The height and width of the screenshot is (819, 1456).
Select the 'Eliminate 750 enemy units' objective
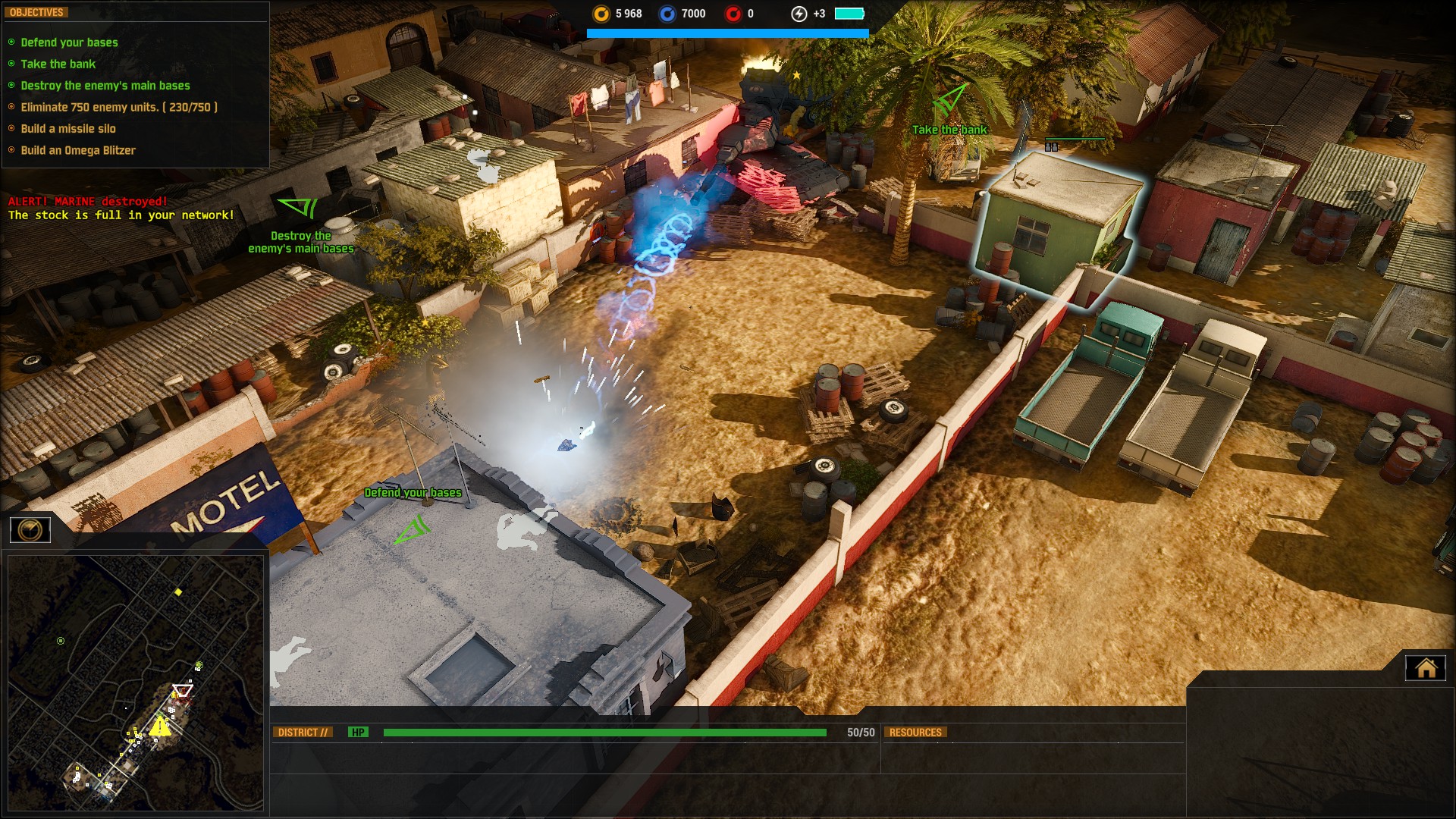[x=119, y=107]
